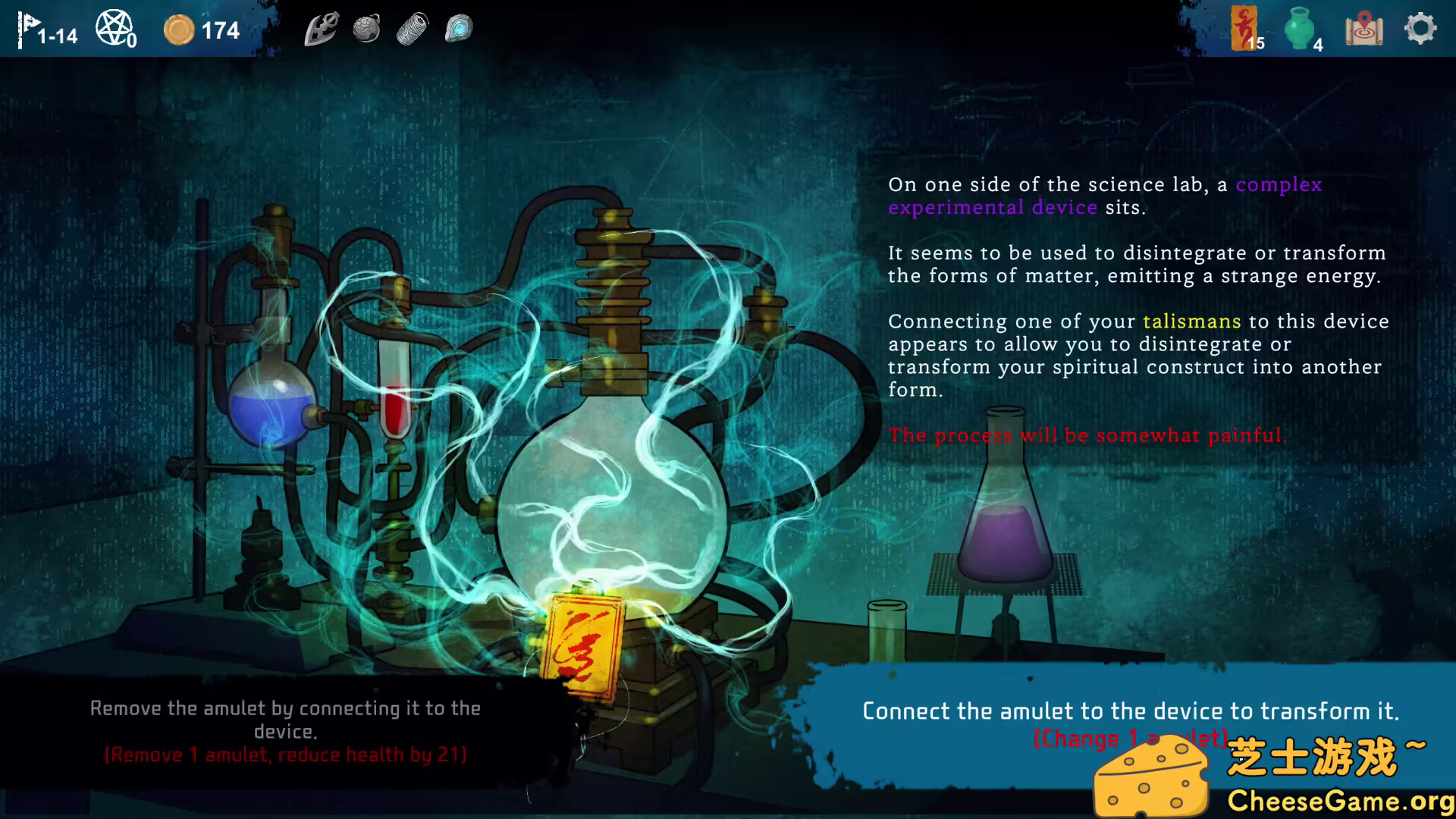This screenshot has width=1456, height=819.
Task: Click the glowing stone pendant icon
Action: [457, 28]
